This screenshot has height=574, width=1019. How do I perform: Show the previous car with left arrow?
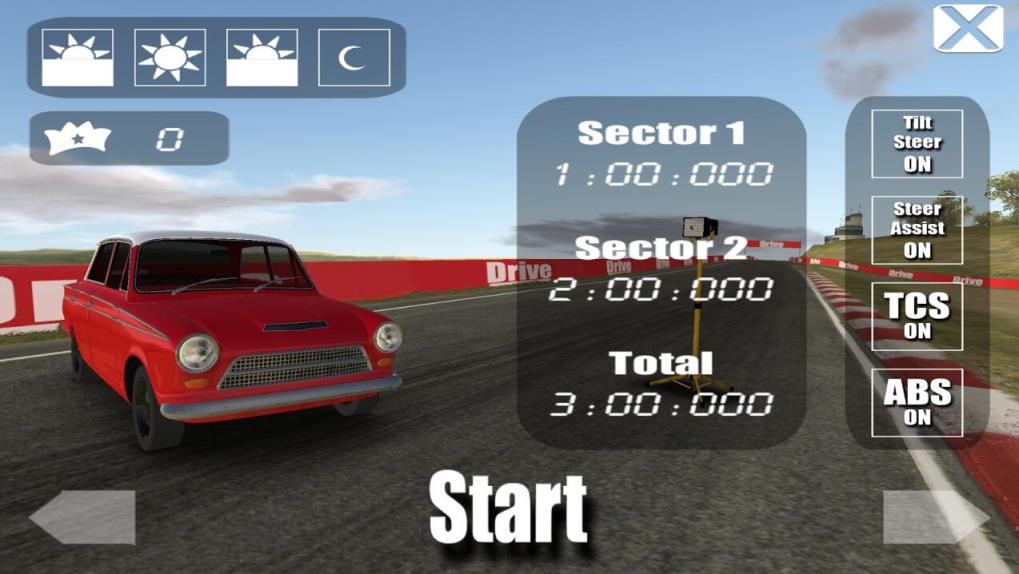[x=83, y=517]
